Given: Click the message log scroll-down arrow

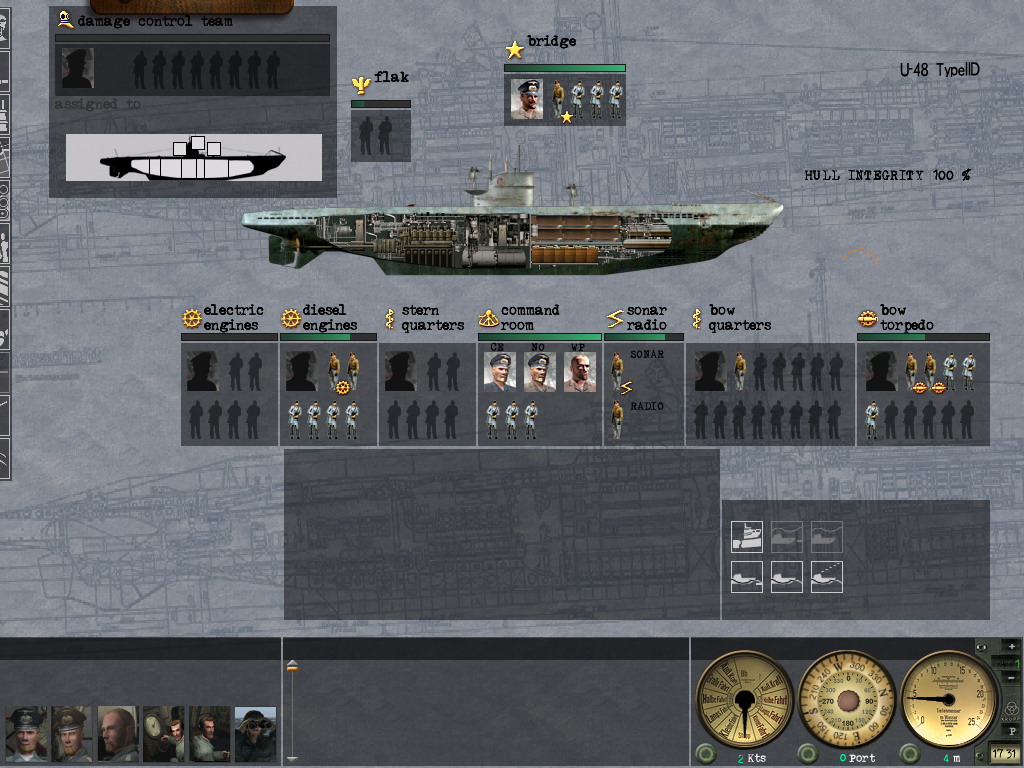Looking at the screenshot, I should (292, 759).
